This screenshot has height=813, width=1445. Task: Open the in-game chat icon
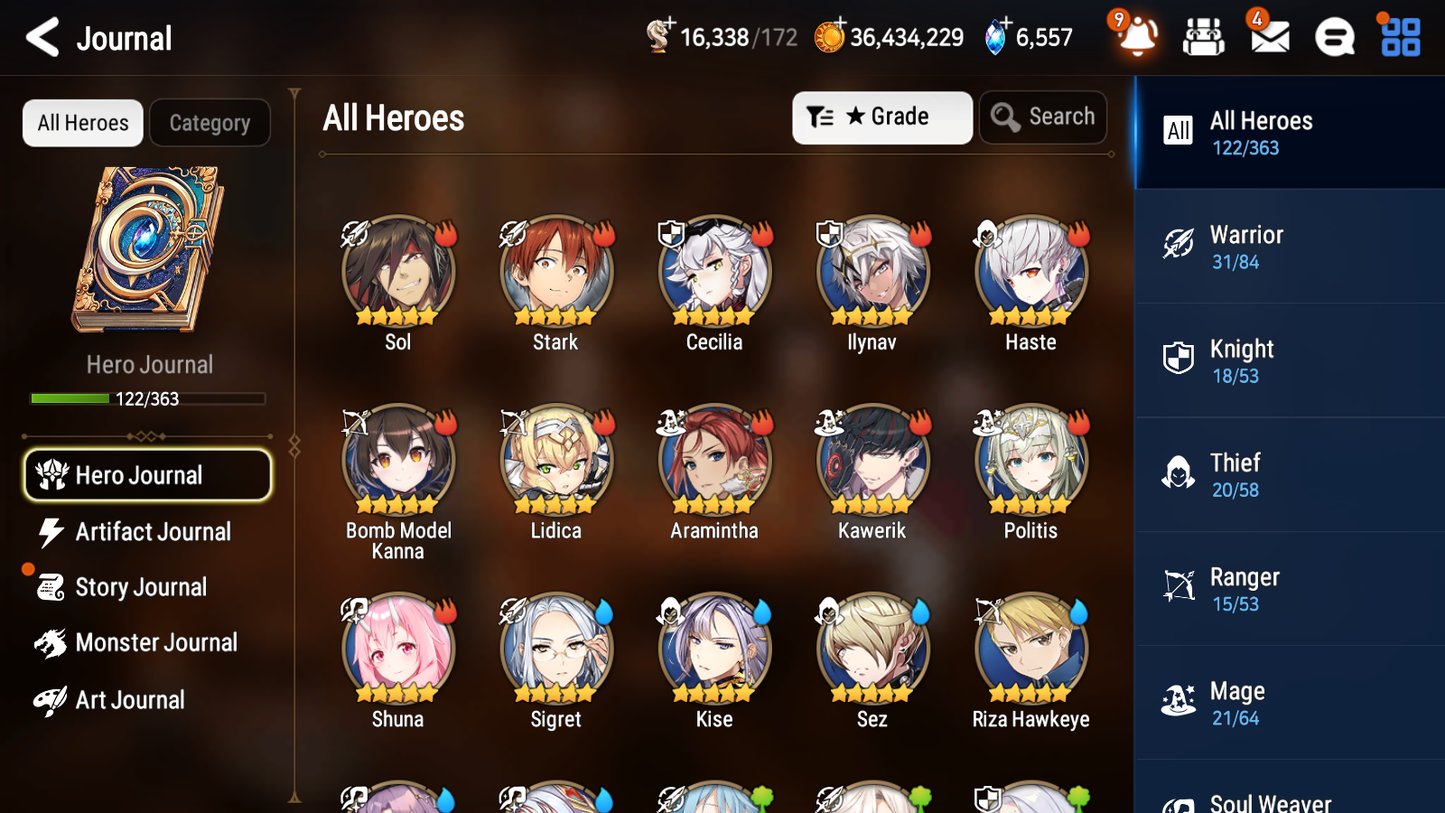point(1334,36)
